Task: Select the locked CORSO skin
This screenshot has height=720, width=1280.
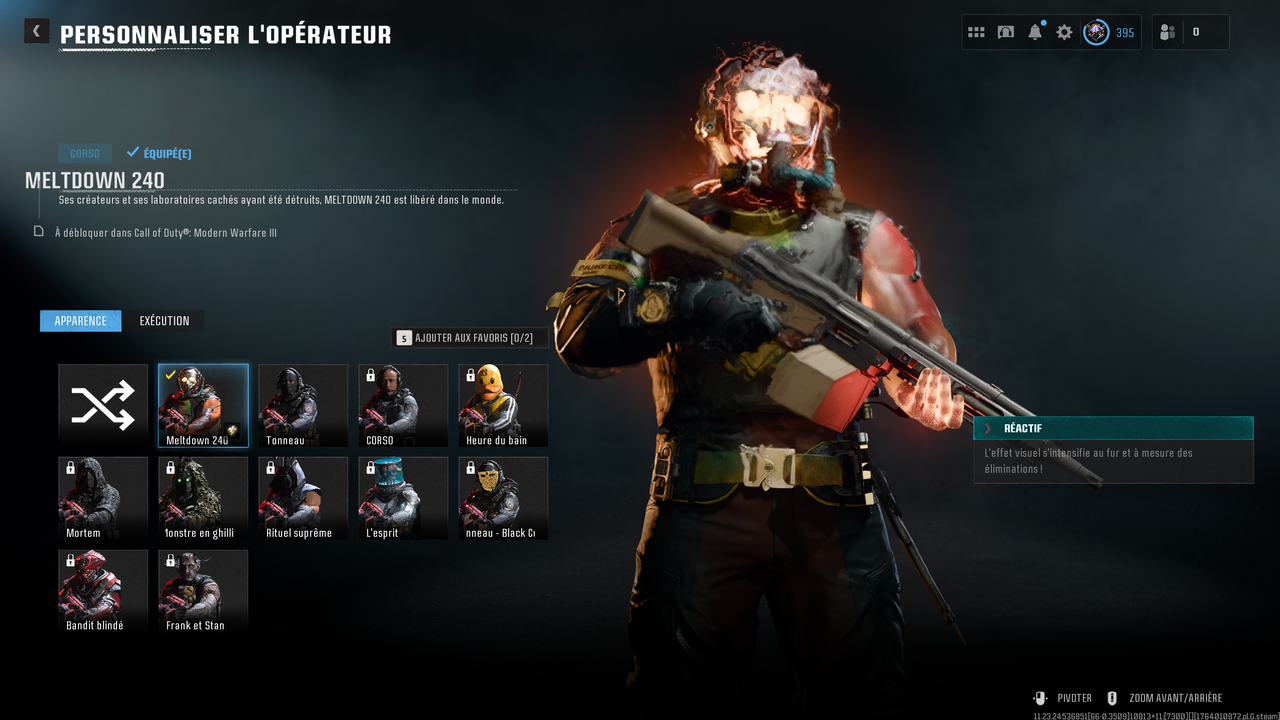Action: pyautogui.click(x=403, y=405)
